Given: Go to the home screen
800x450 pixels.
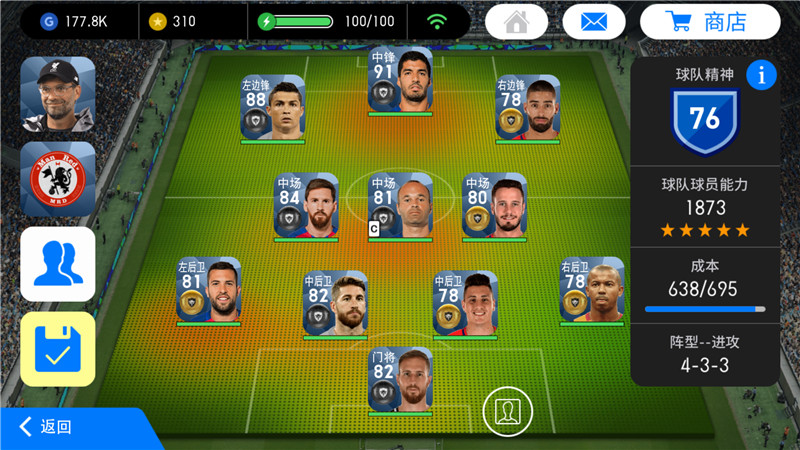Looking at the screenshot, I should [516, 21].
